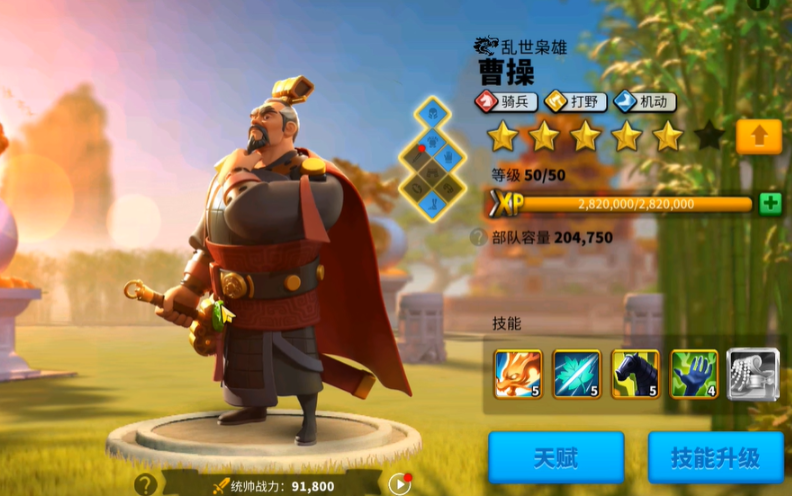The height and width of the screenshot is (496, 792).
Task: Open the 天赋 talents screen
Action: tap(556, 458)
